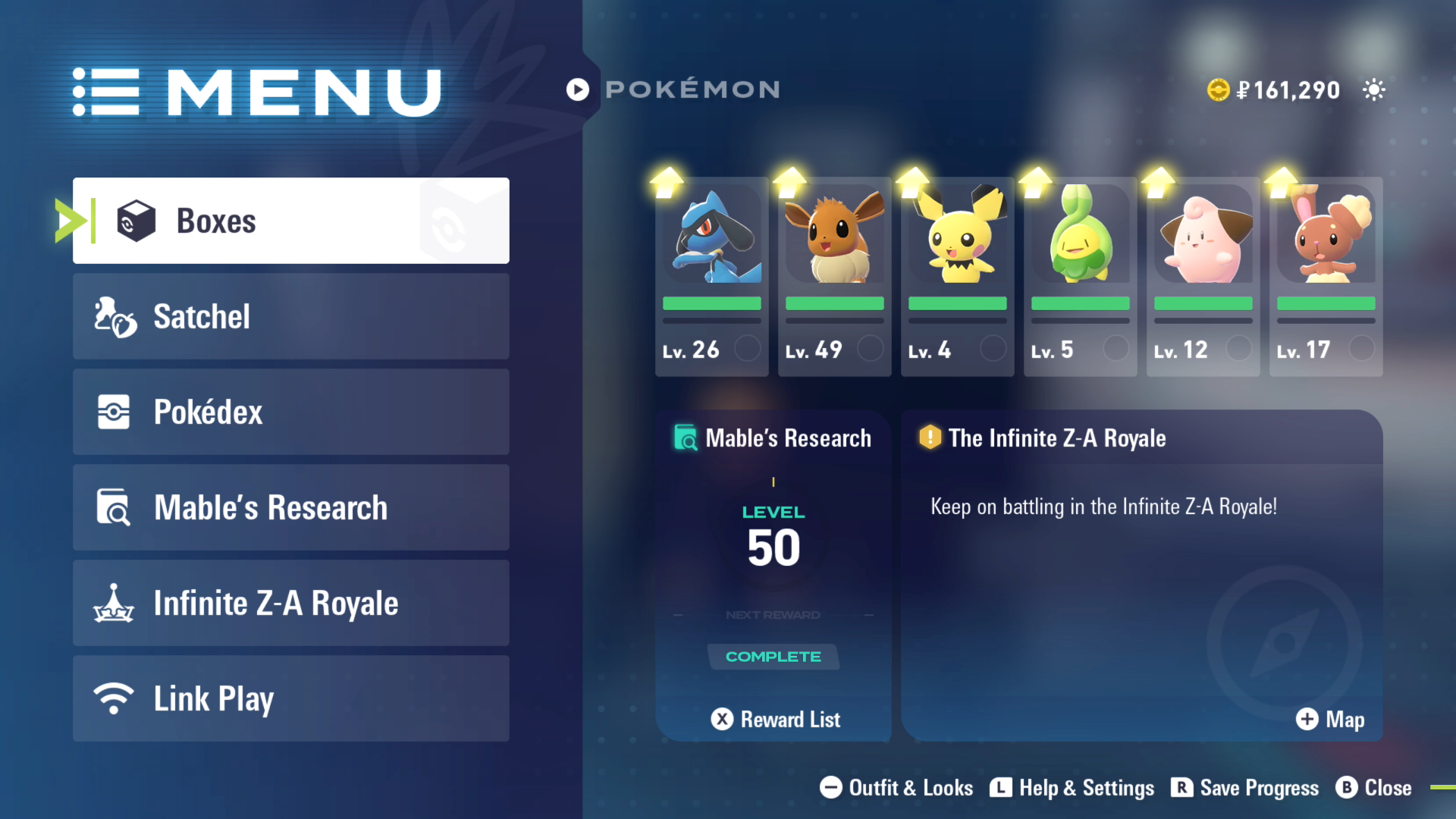1456x819 pixels.
Task: Show the Map from the mission panel
Action: [1330, 719]
